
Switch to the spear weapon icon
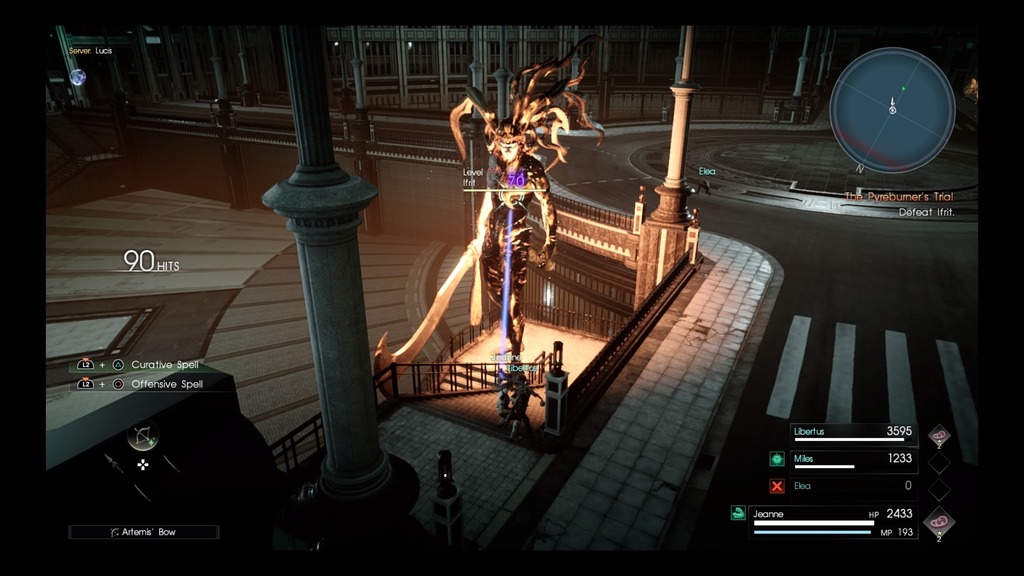point(112,462)
